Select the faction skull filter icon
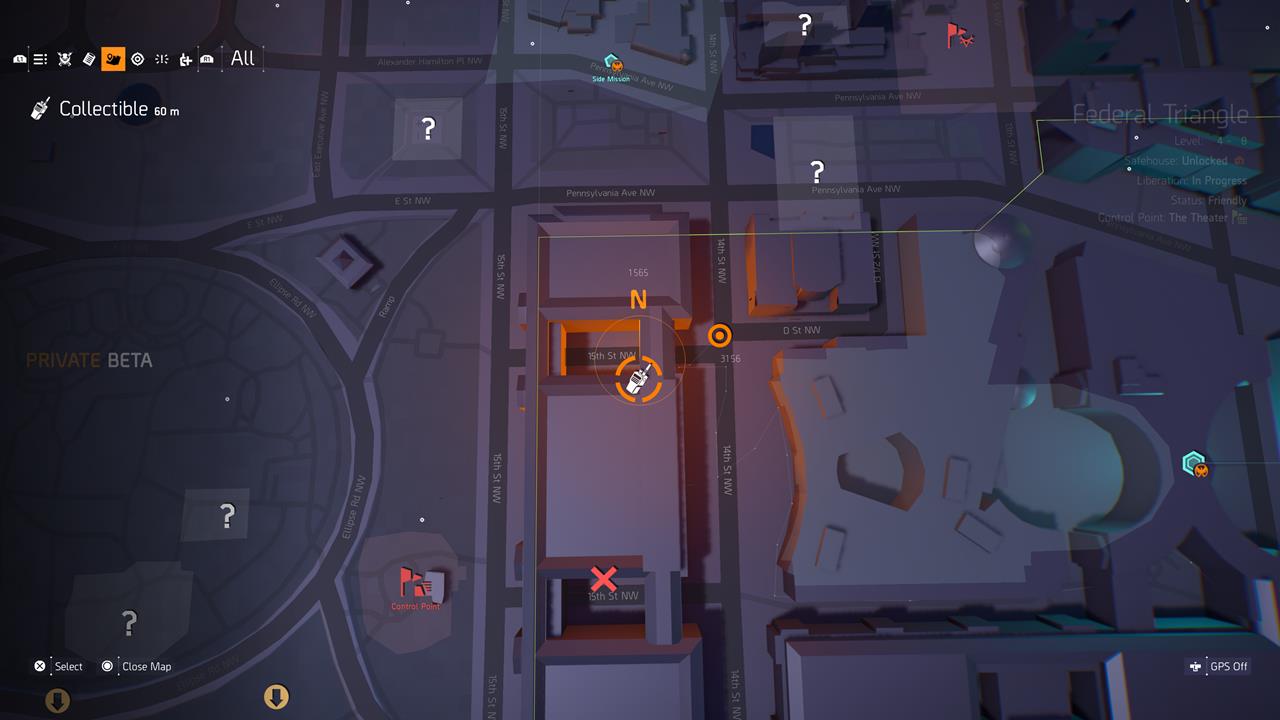The width and height of the screenshot is (1280, 720). pos(64,58)
